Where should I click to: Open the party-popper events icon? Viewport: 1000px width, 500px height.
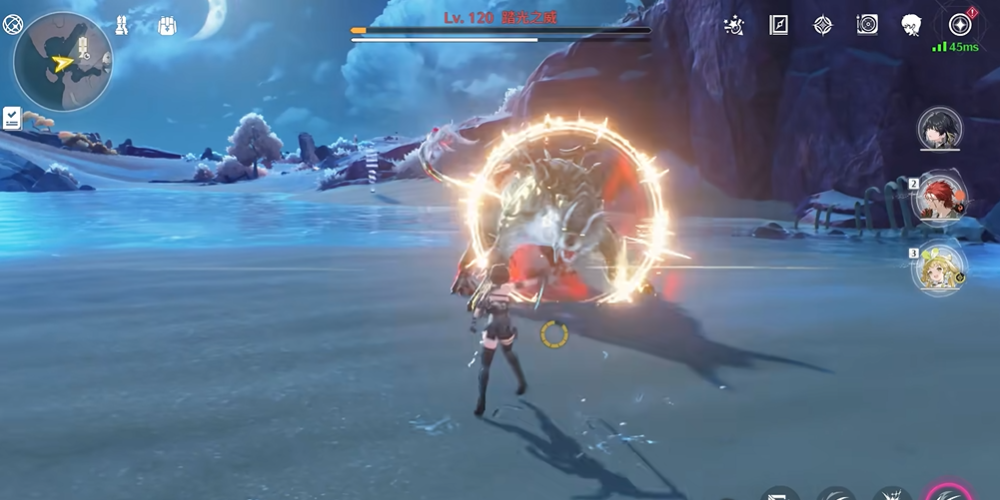coord(734,25)
